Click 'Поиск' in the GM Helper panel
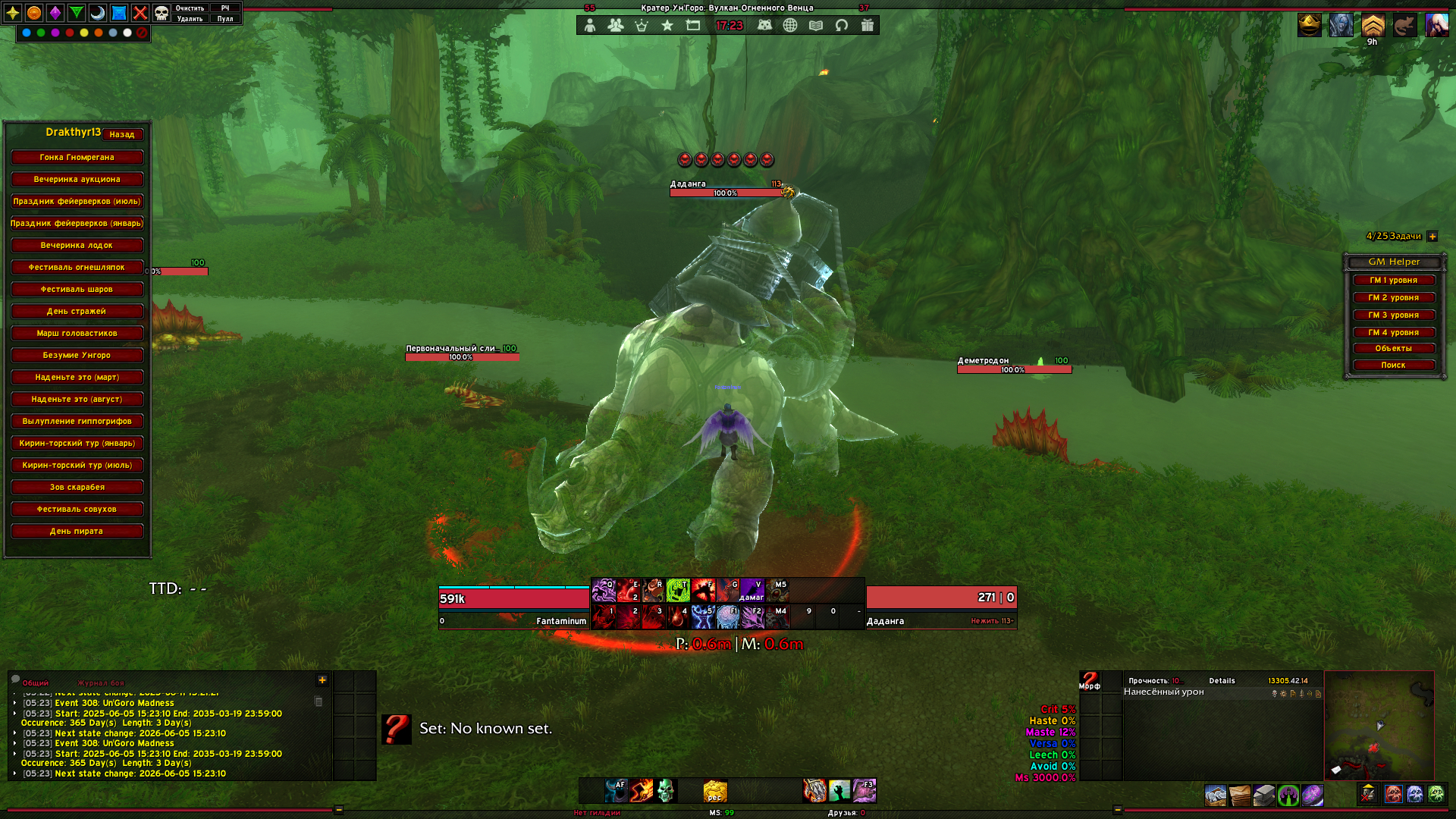1456x819 pixels. [x=1393, y=365]
